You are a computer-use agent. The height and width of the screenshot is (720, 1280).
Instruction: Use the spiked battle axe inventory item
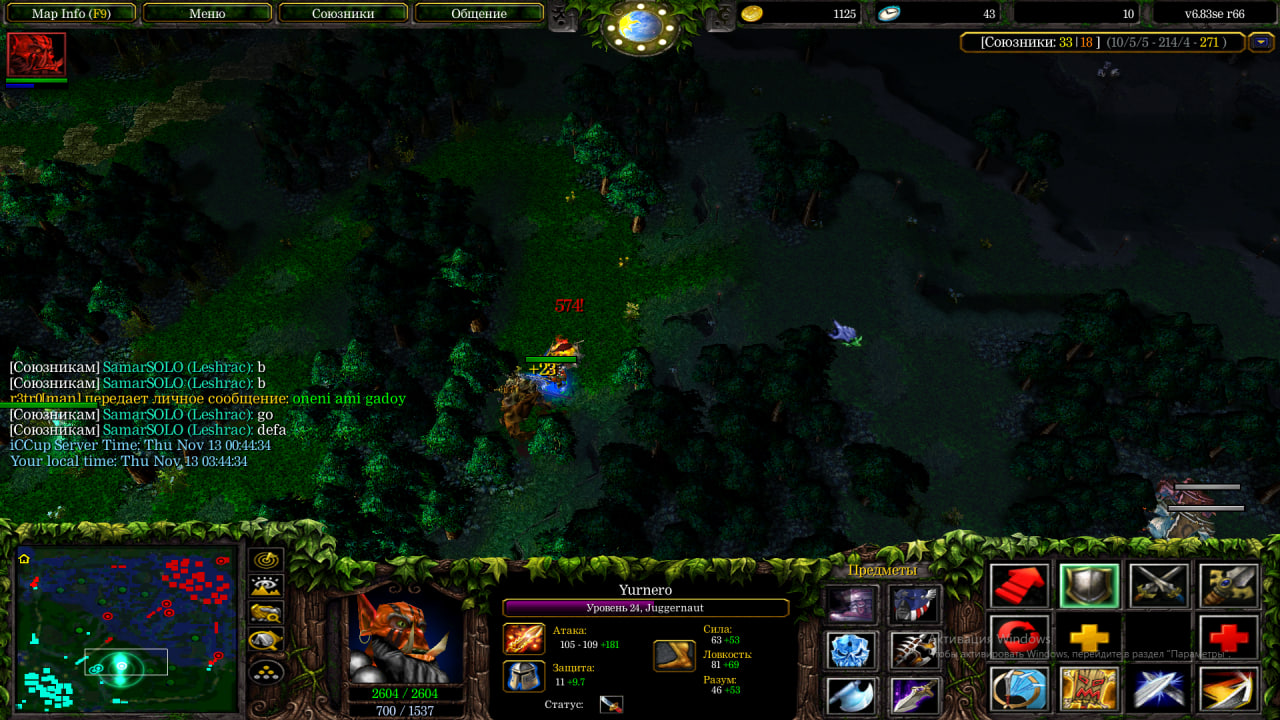point(915,651)
